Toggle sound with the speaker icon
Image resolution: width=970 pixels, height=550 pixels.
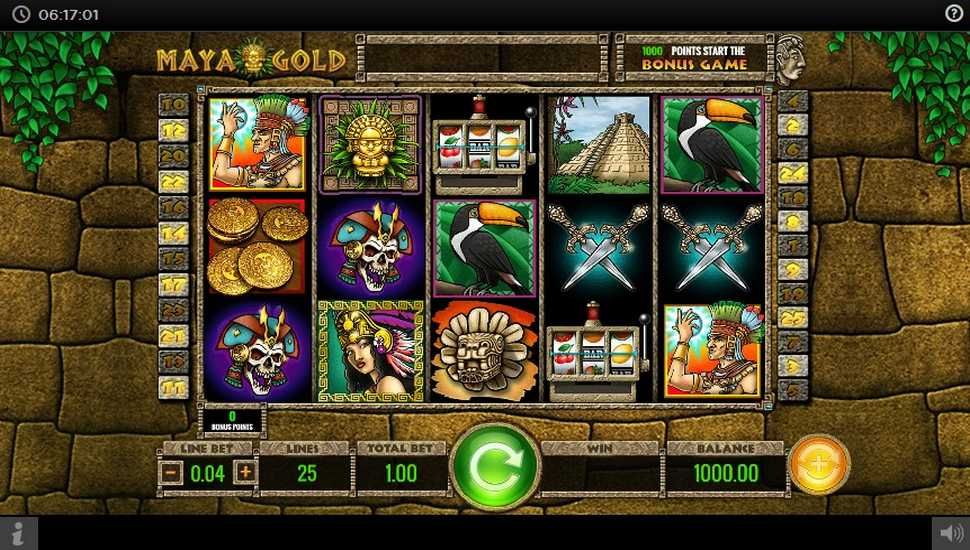[950, 533]
